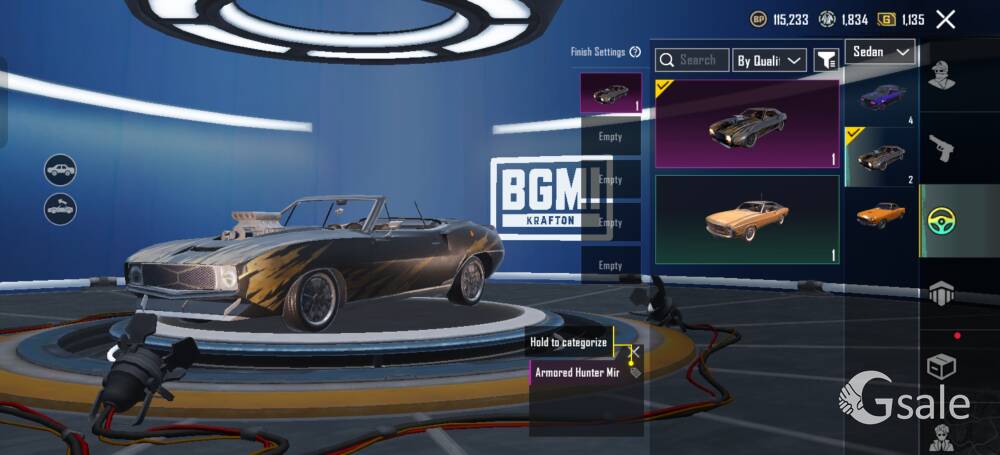This screenshot has height=455, width=1000.
Task: Open the box crate tab
Action: coord(941,367)
